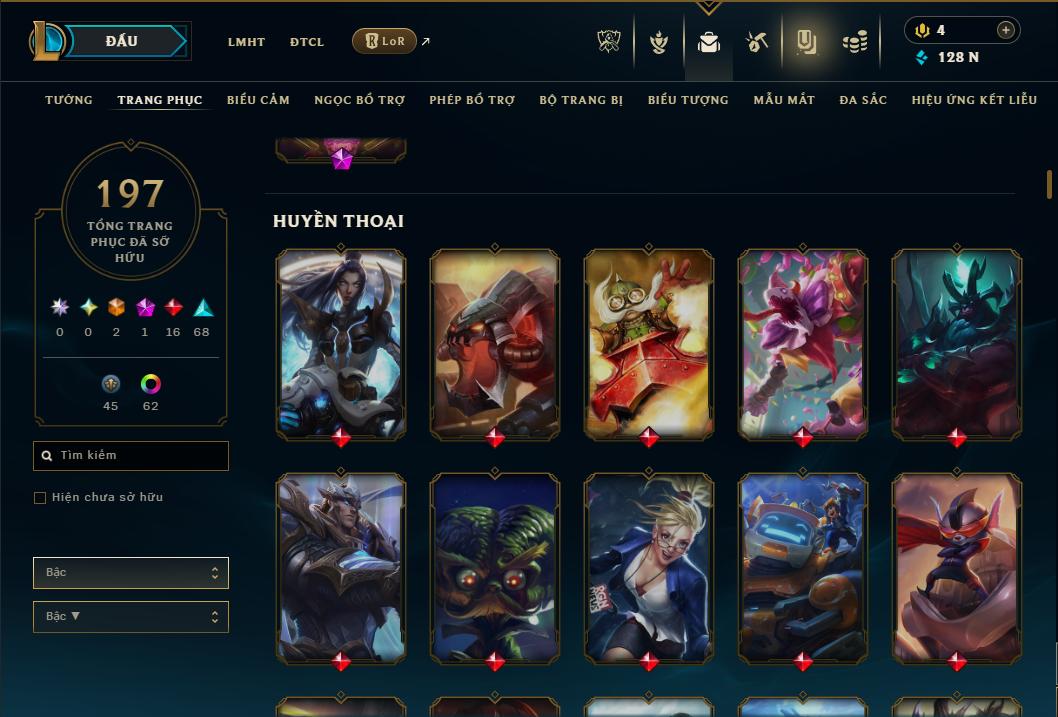Open the PHÉP BỔ TRỢ tab

[472, 100]
